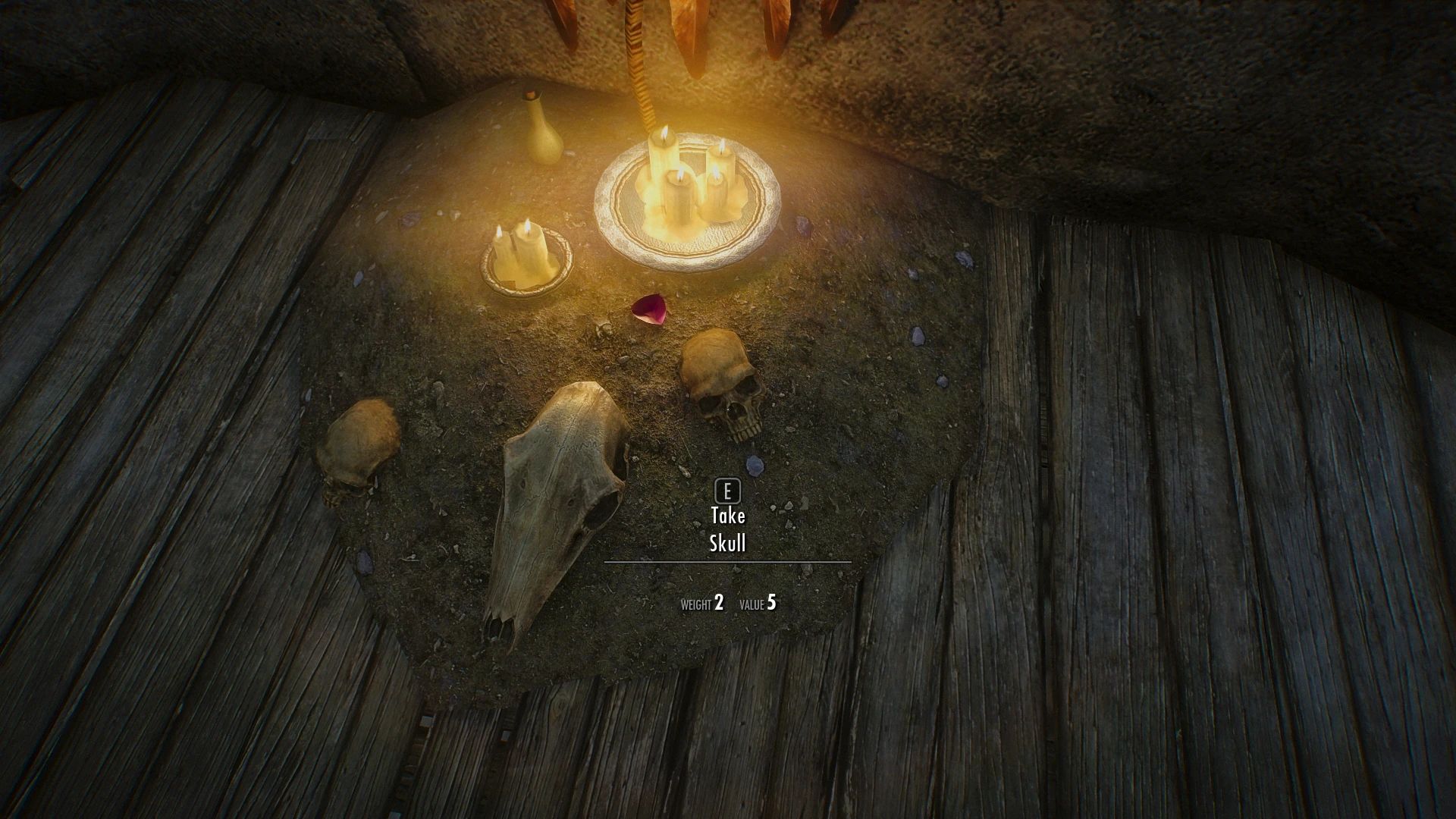Click the number 2 weight value
This screenshot has width=1456, height=819.
tap(719, 603)
